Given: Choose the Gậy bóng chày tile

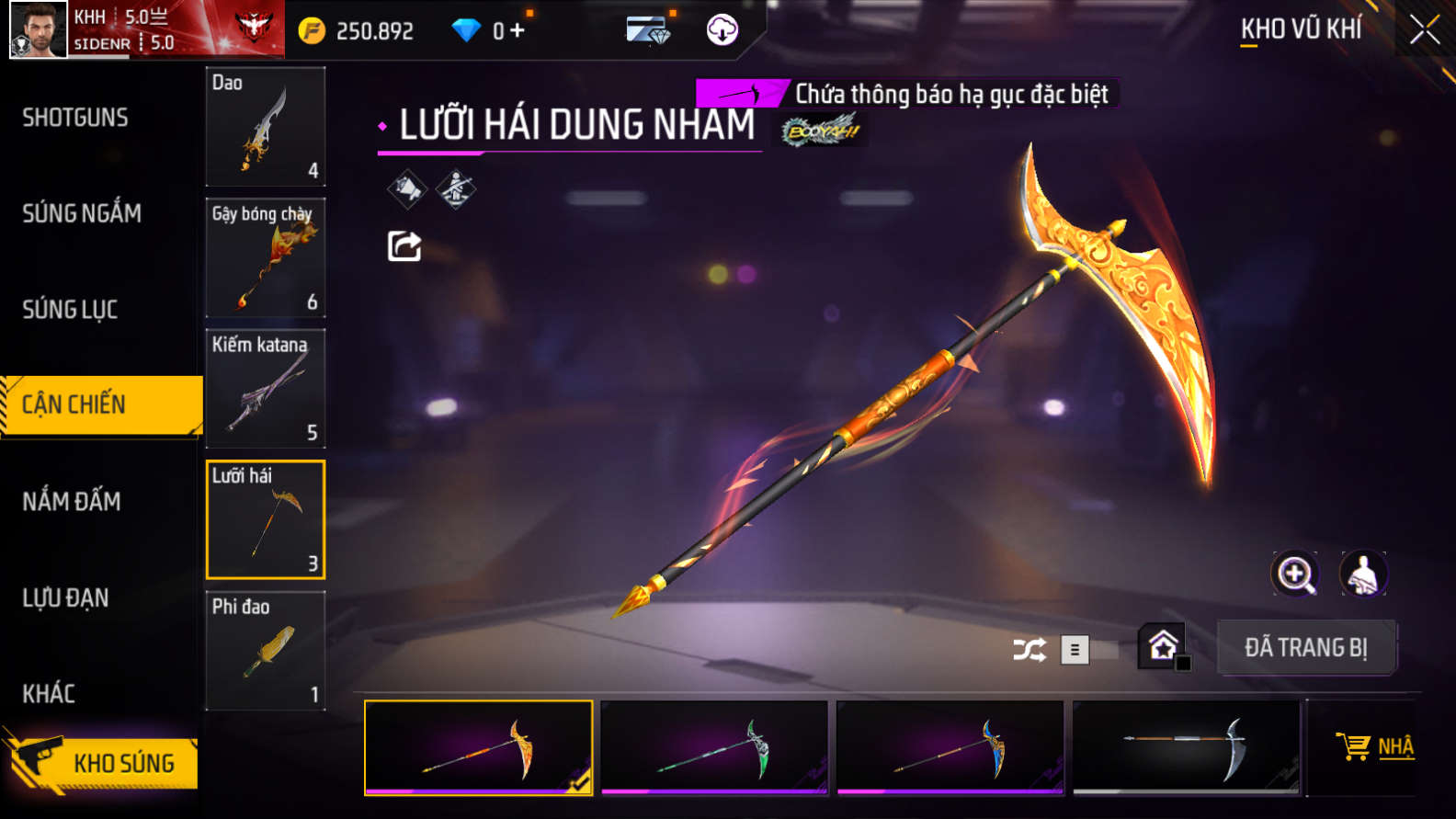Looking at the screenshot, I should 265,258.
